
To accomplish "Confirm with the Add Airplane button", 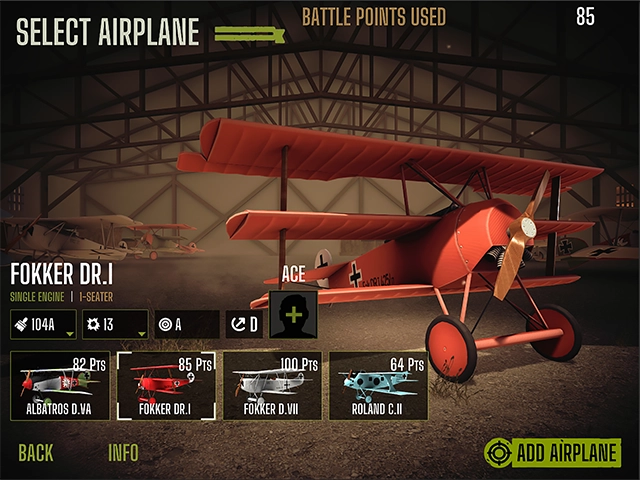I will (552, 453).
